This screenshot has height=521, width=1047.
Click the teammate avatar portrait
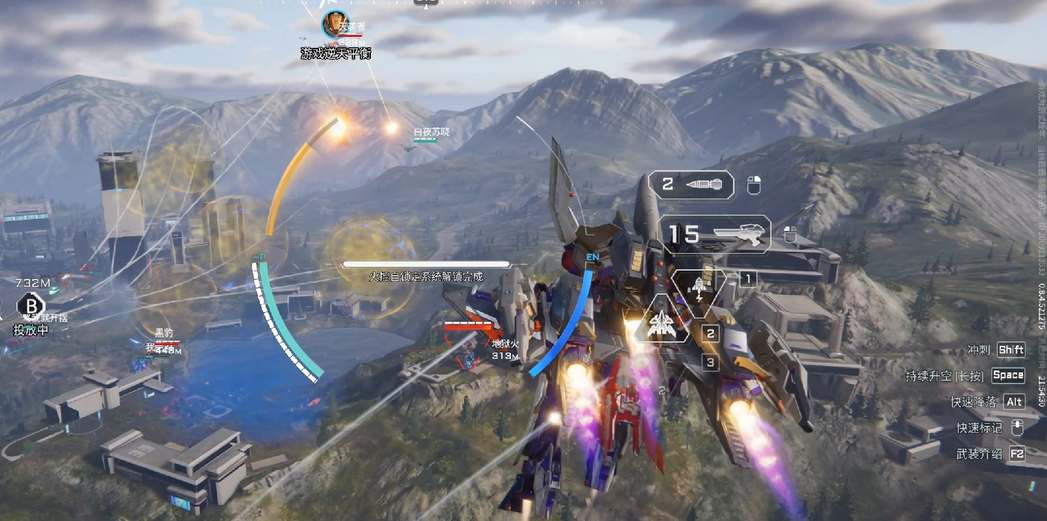tap(335, 24)
